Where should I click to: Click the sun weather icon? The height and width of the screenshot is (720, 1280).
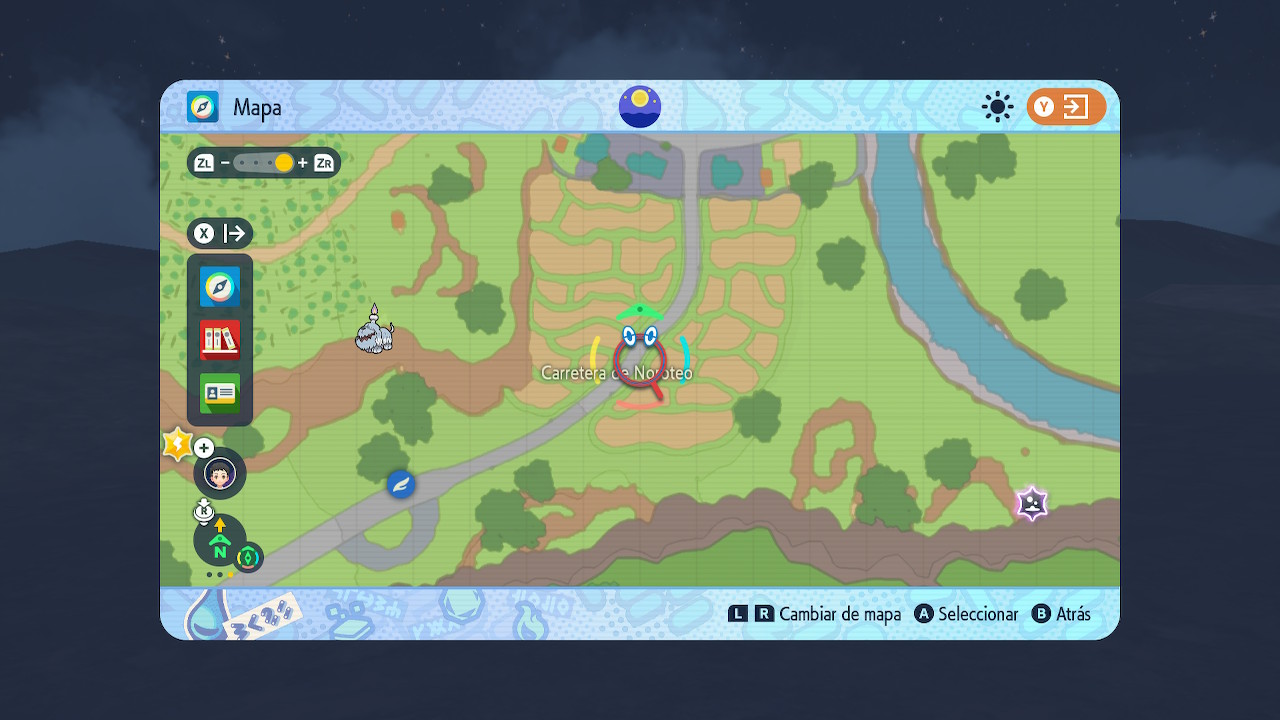(997, 107)
